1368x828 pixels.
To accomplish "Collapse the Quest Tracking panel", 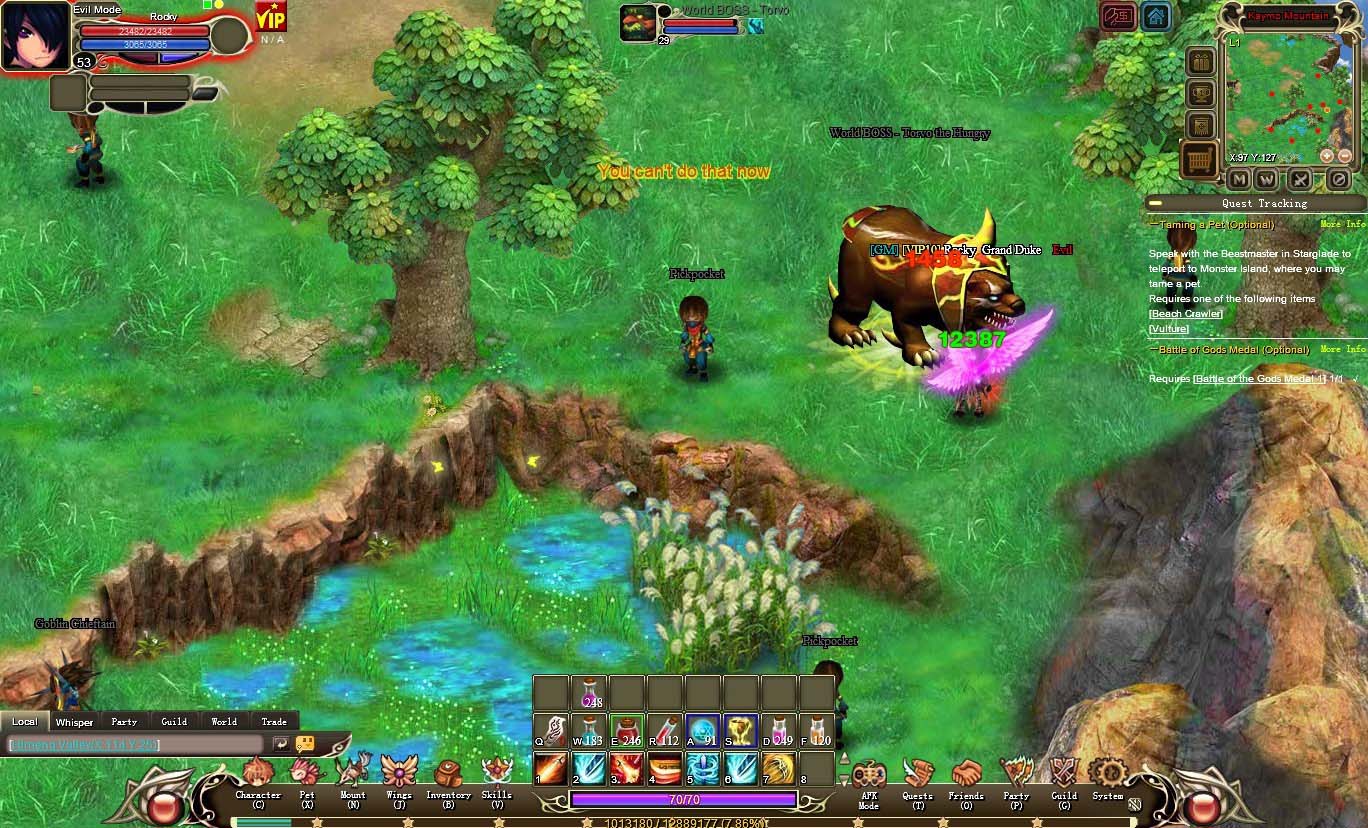I will (1155, 203).
